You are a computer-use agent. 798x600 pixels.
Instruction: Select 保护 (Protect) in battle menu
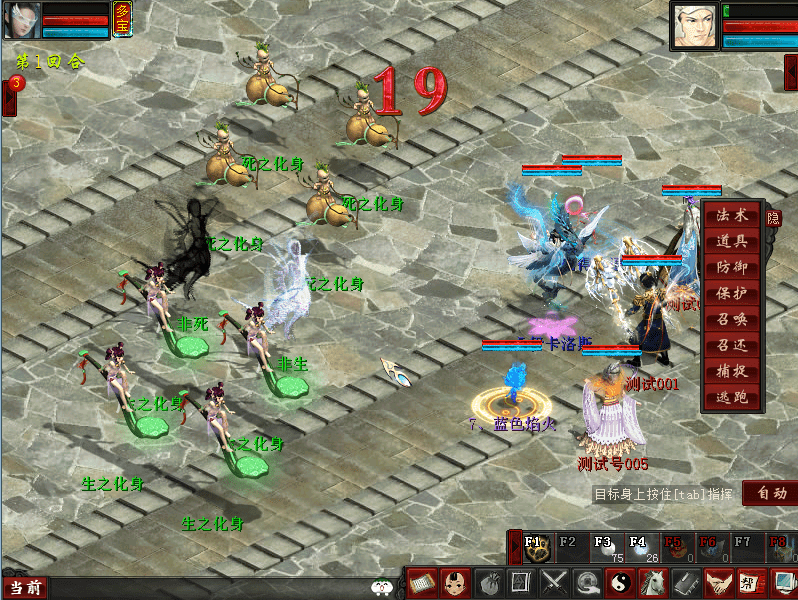pos(731,293)
